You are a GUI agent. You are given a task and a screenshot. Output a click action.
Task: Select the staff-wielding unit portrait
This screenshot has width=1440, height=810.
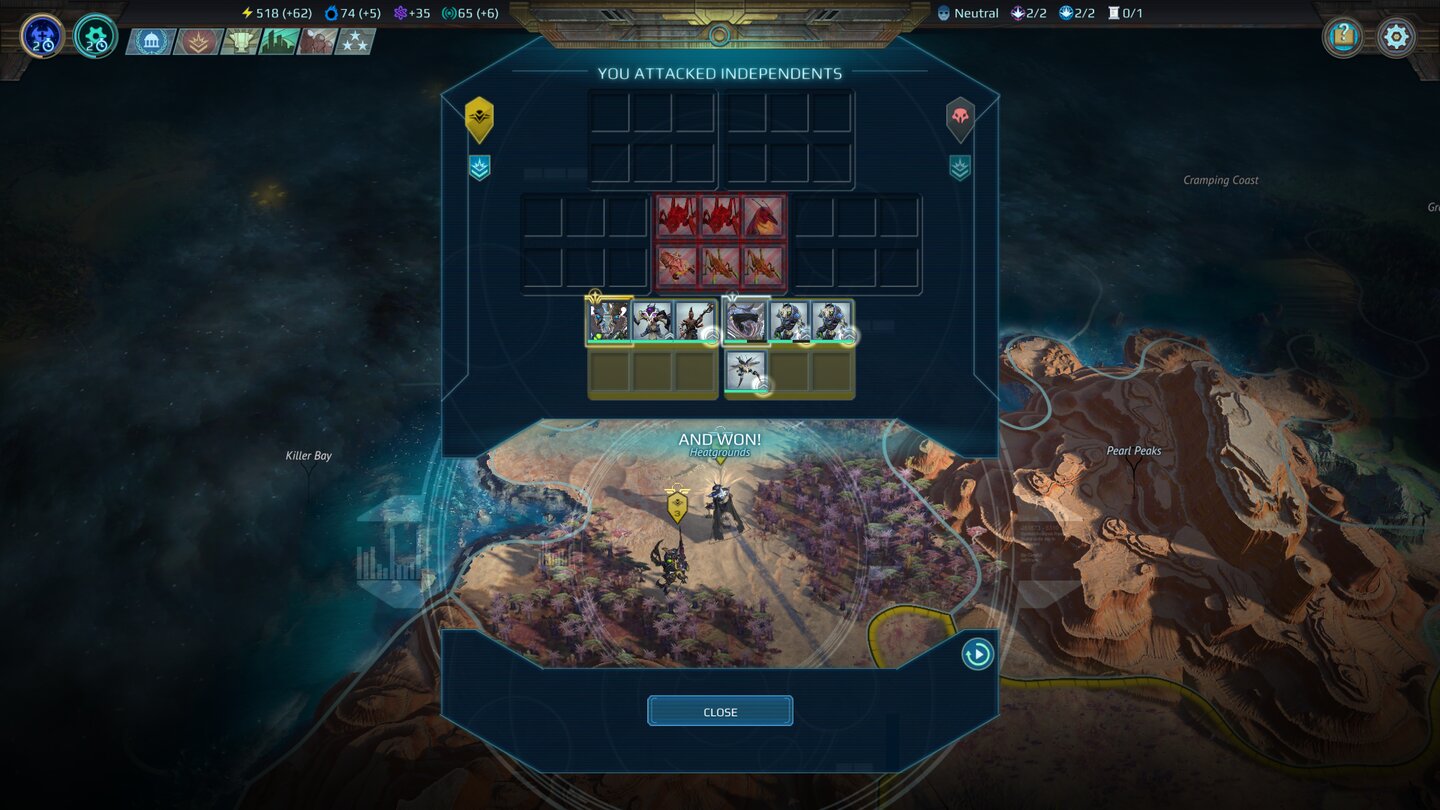click(x=695, y=322)
